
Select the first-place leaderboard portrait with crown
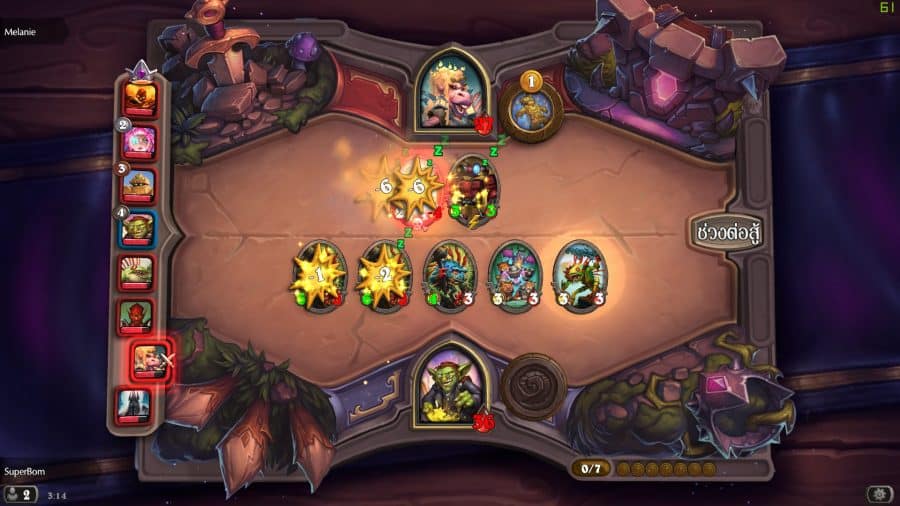tap(139, 98)
